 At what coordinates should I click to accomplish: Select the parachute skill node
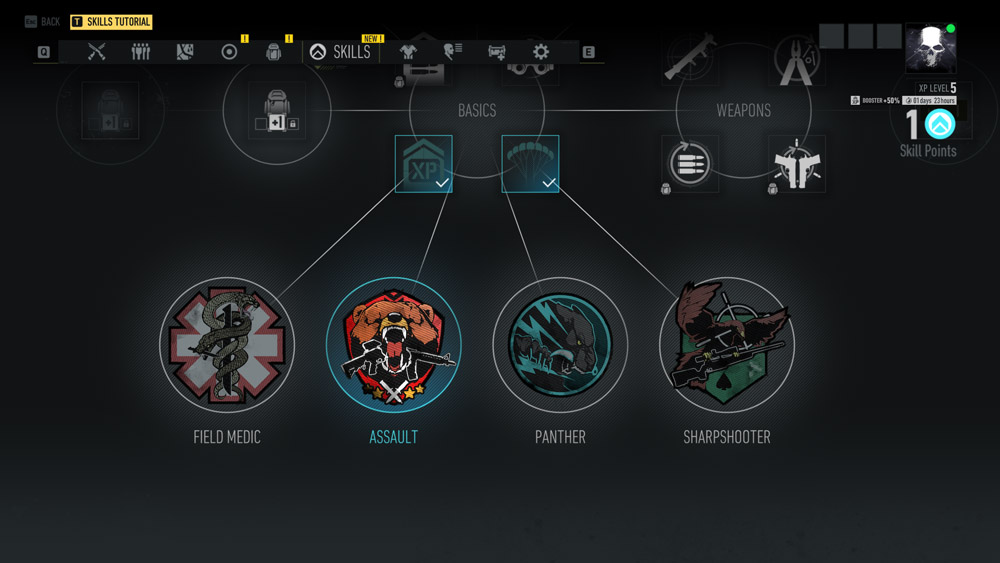(x=530, y=164)
